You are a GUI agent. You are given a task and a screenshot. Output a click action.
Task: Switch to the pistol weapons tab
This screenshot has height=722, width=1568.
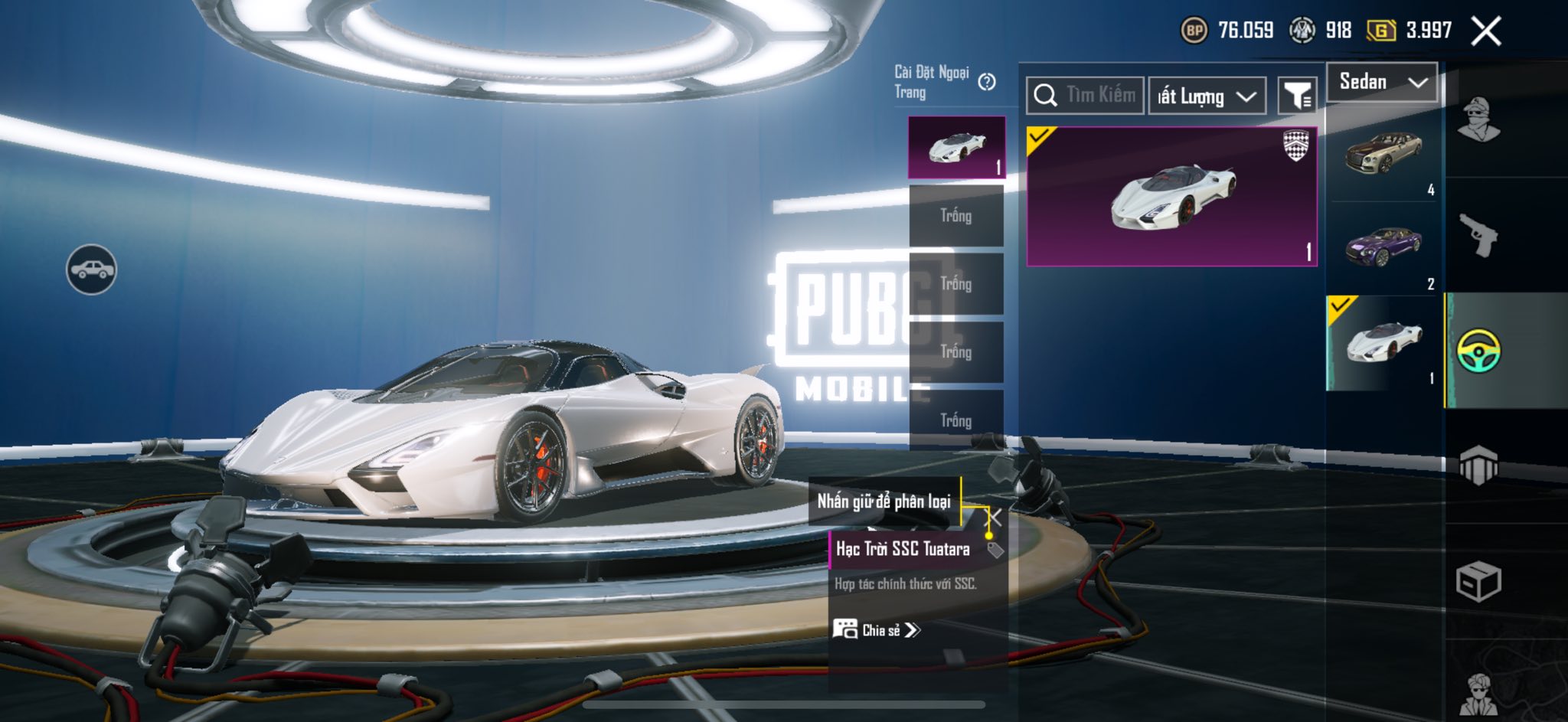tap(1478, 235)
